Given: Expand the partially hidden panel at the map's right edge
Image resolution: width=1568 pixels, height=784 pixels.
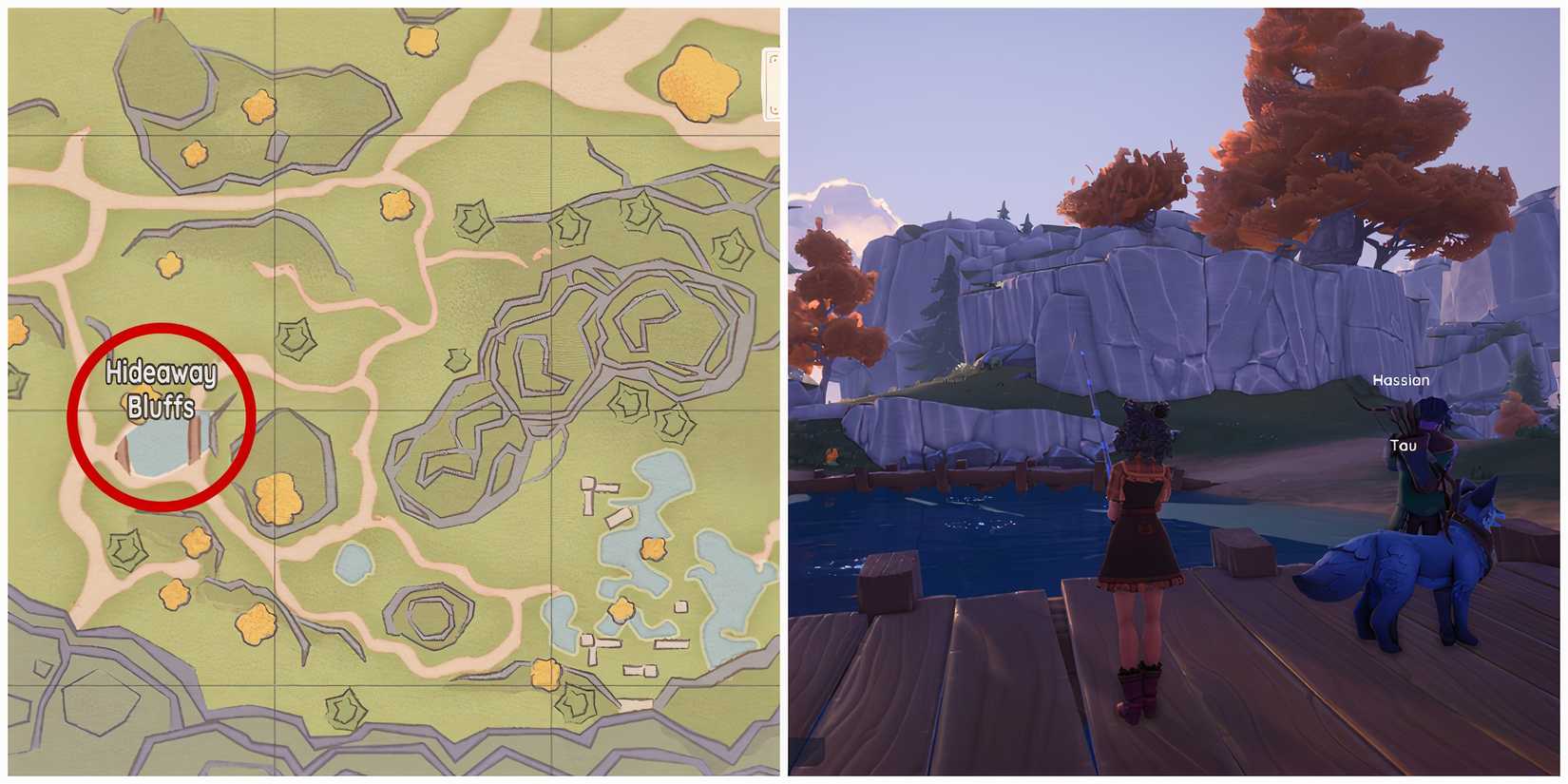Looking at the screenshot, I should pos(773,86).
